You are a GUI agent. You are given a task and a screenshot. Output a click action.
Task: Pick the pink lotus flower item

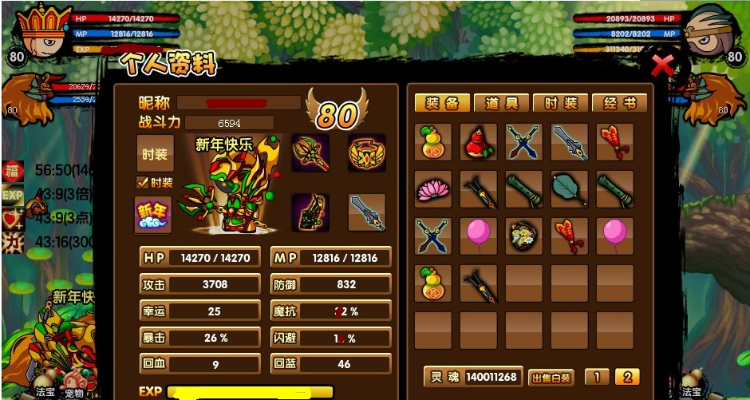click(x=432, y=189)
